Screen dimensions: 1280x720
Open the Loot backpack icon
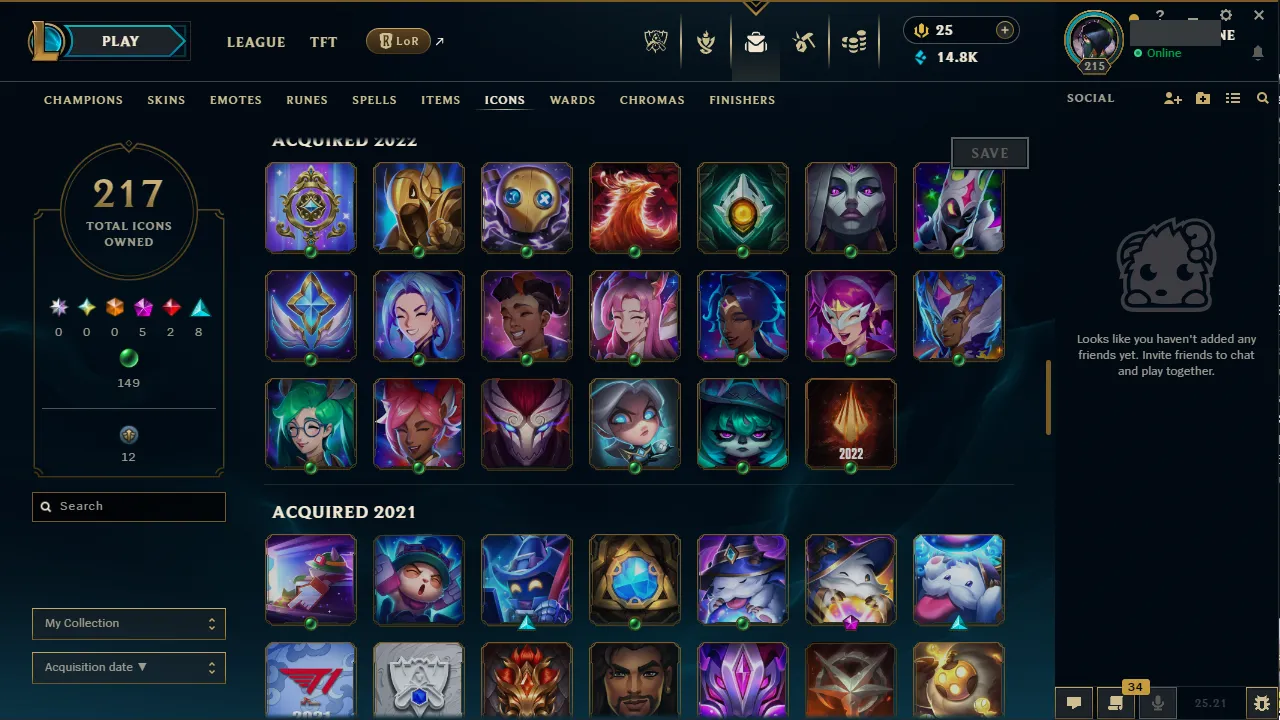[x=755, y=41]
